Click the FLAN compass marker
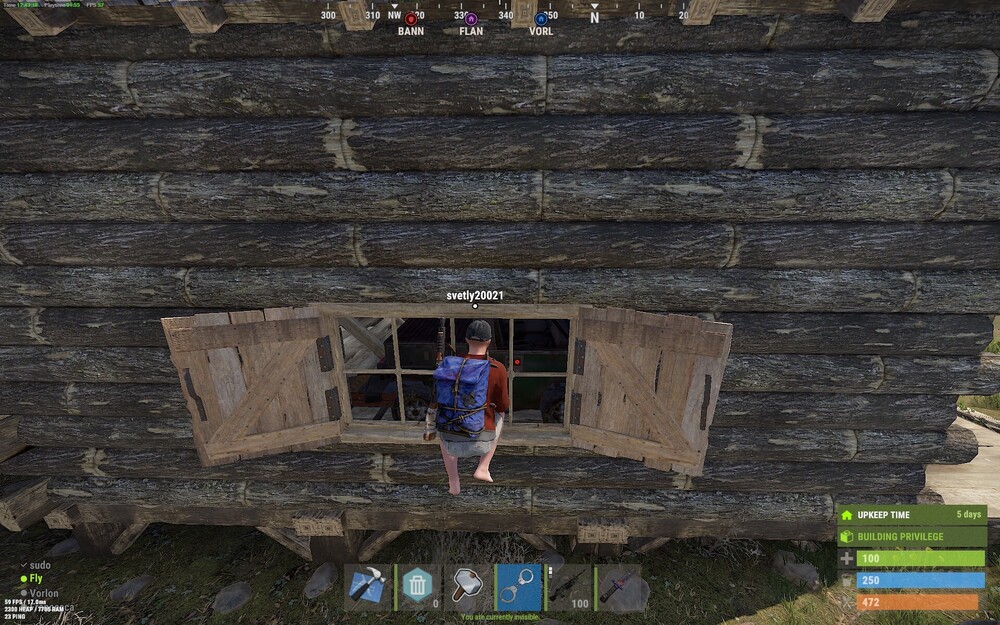The width and height of the screenshot is (1000, 625). pyautogui.click(x=471, y=19)
